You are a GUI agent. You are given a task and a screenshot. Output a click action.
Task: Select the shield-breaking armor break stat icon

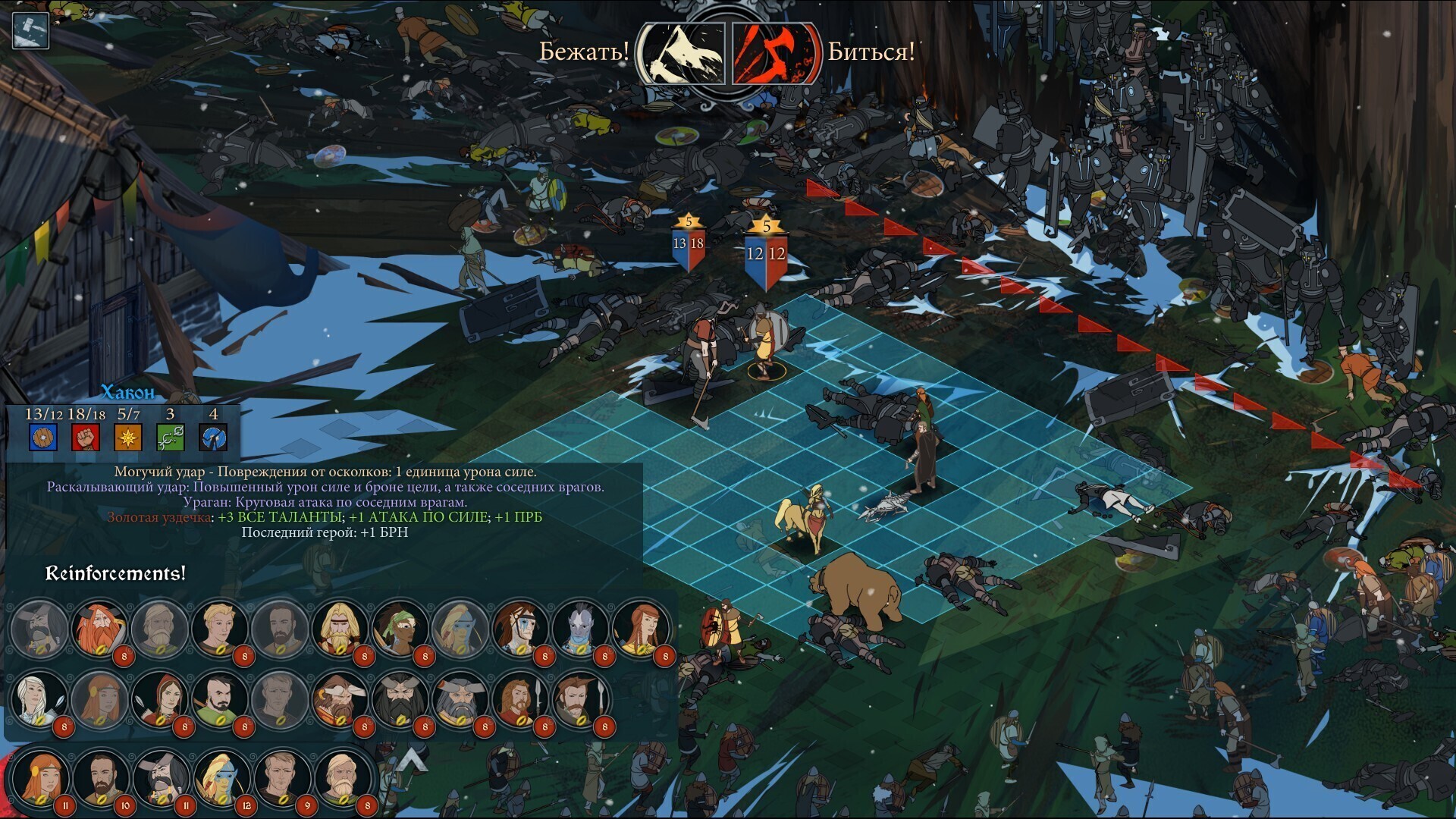point(213,438)
